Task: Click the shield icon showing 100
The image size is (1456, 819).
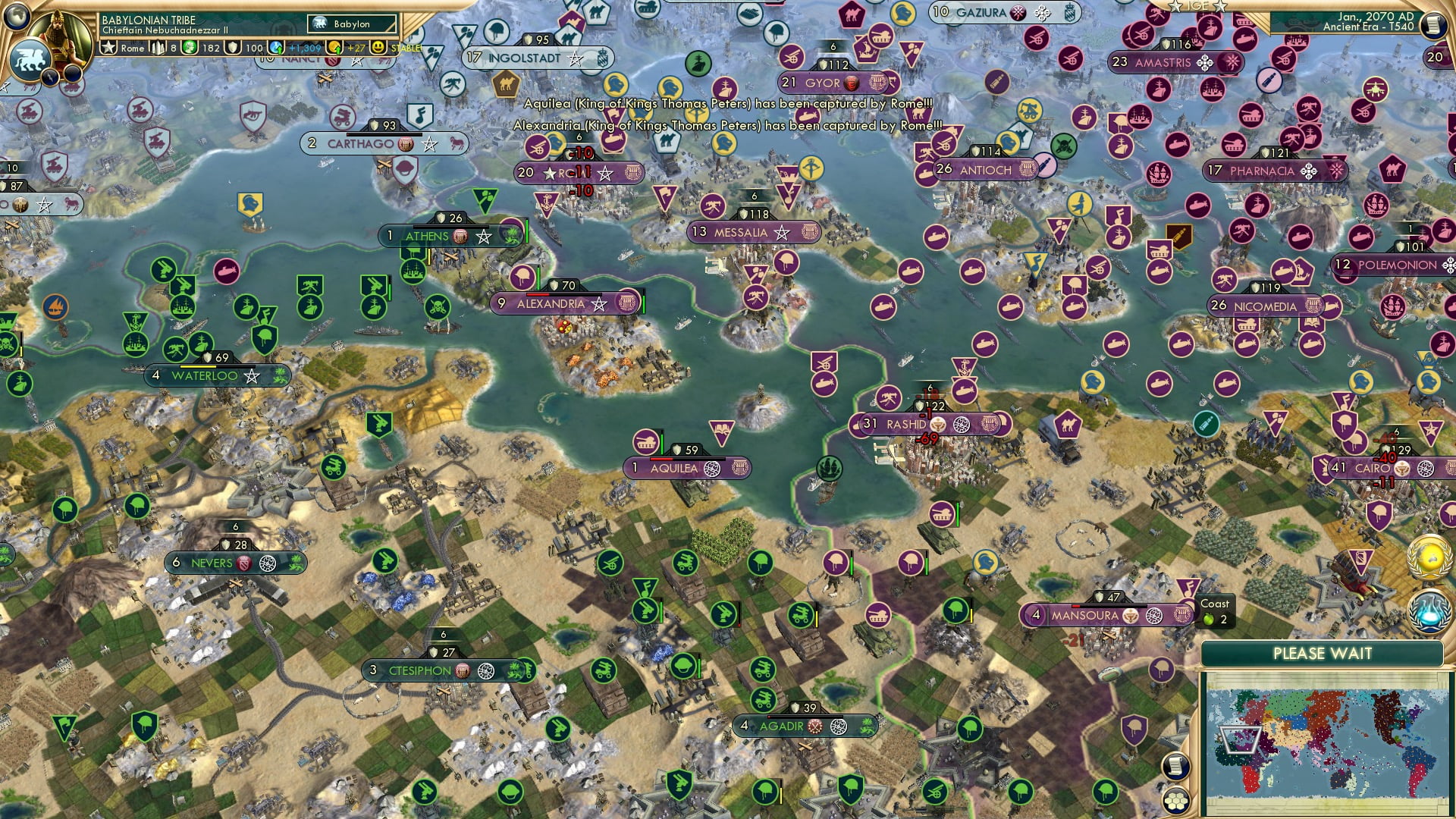Action: tap(233, 48)
